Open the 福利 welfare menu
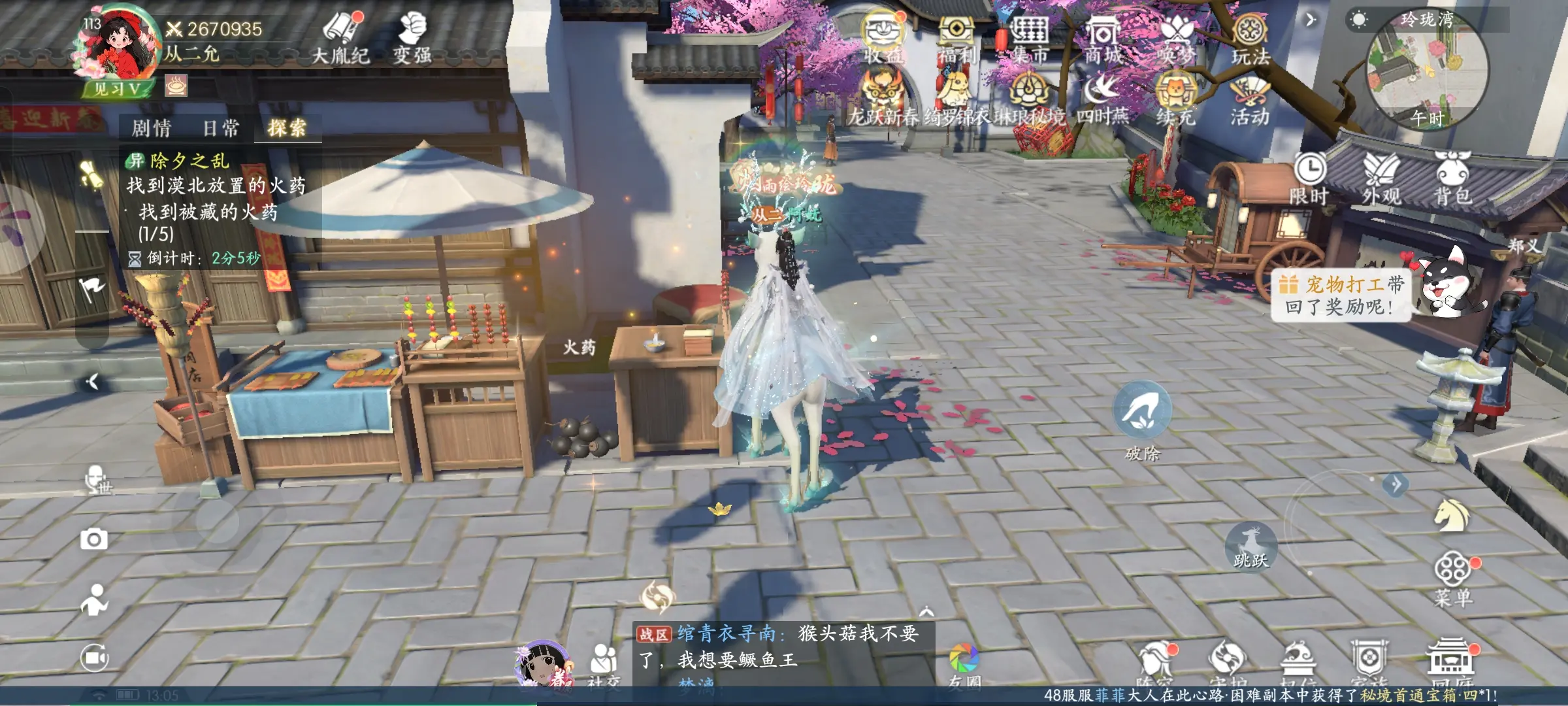1568x706 pixels. pos(956,39)
